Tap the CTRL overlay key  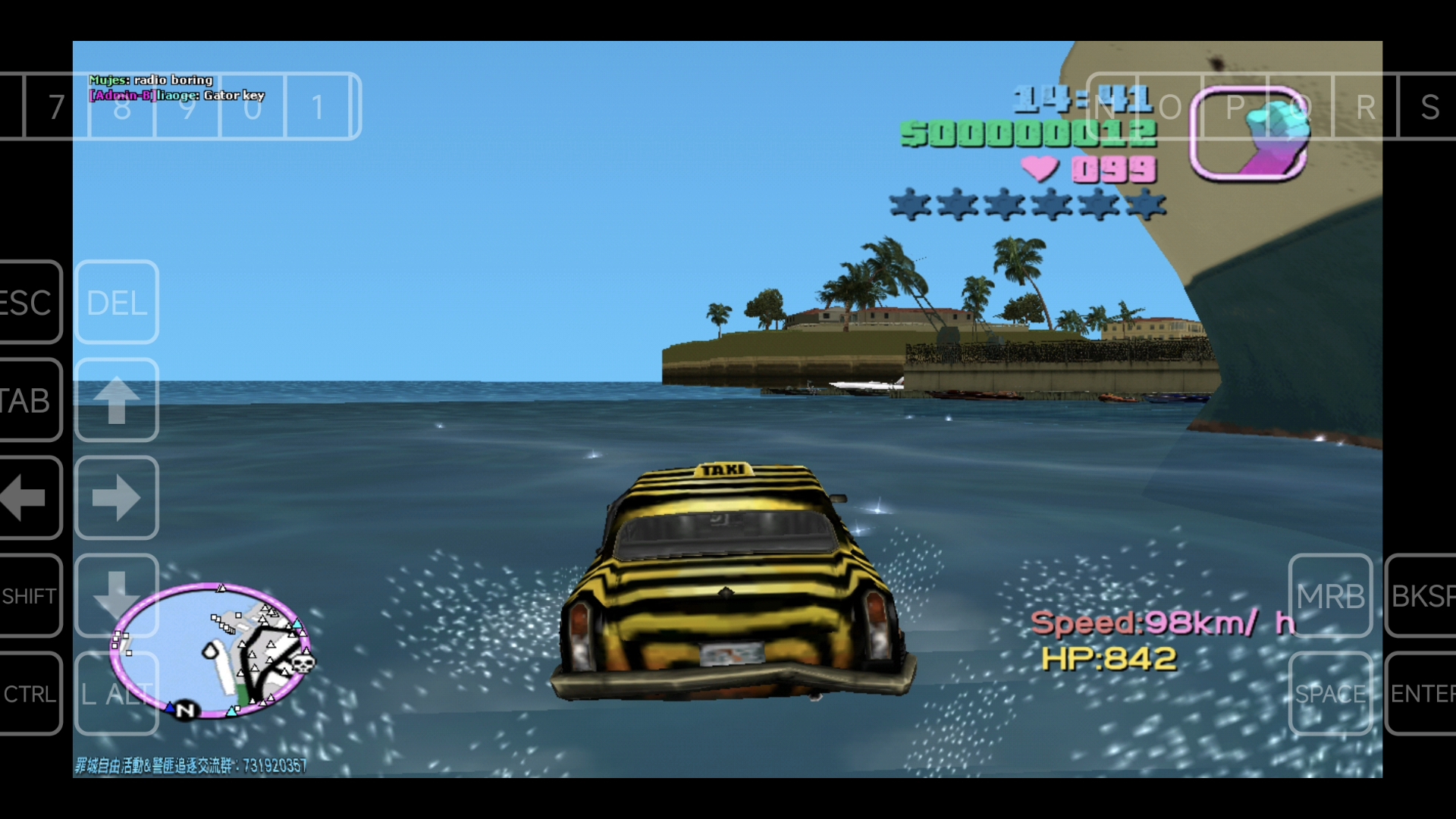pyautogui.click(x=29, y=694)
